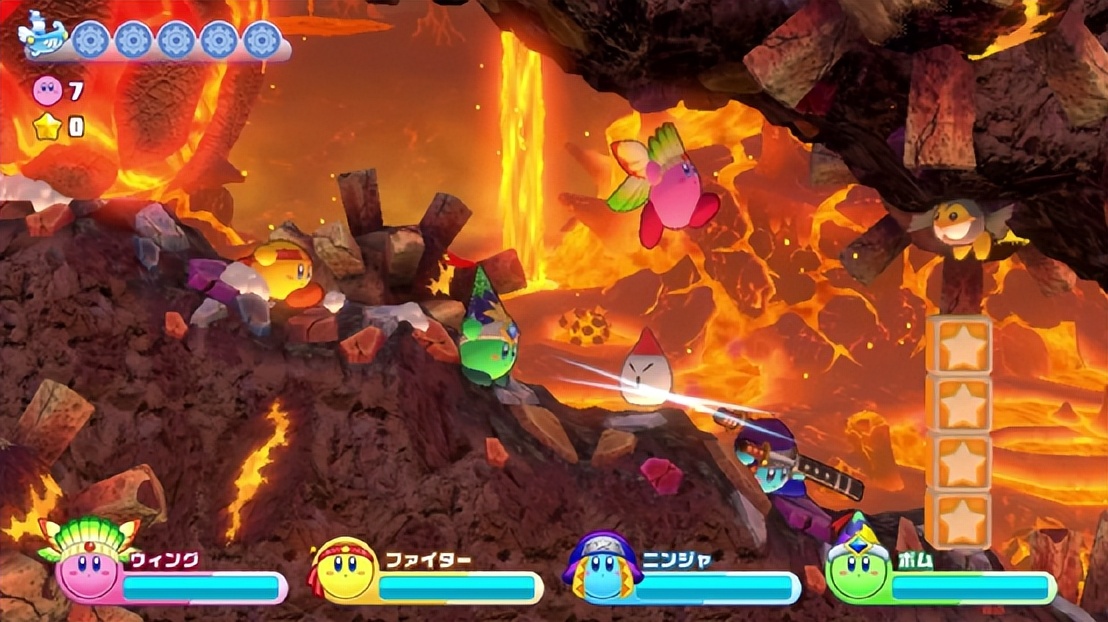Screen dimensions: 1108x622
Task: Select the pink Kirby lives icon
Action: (x=46, y=91)
